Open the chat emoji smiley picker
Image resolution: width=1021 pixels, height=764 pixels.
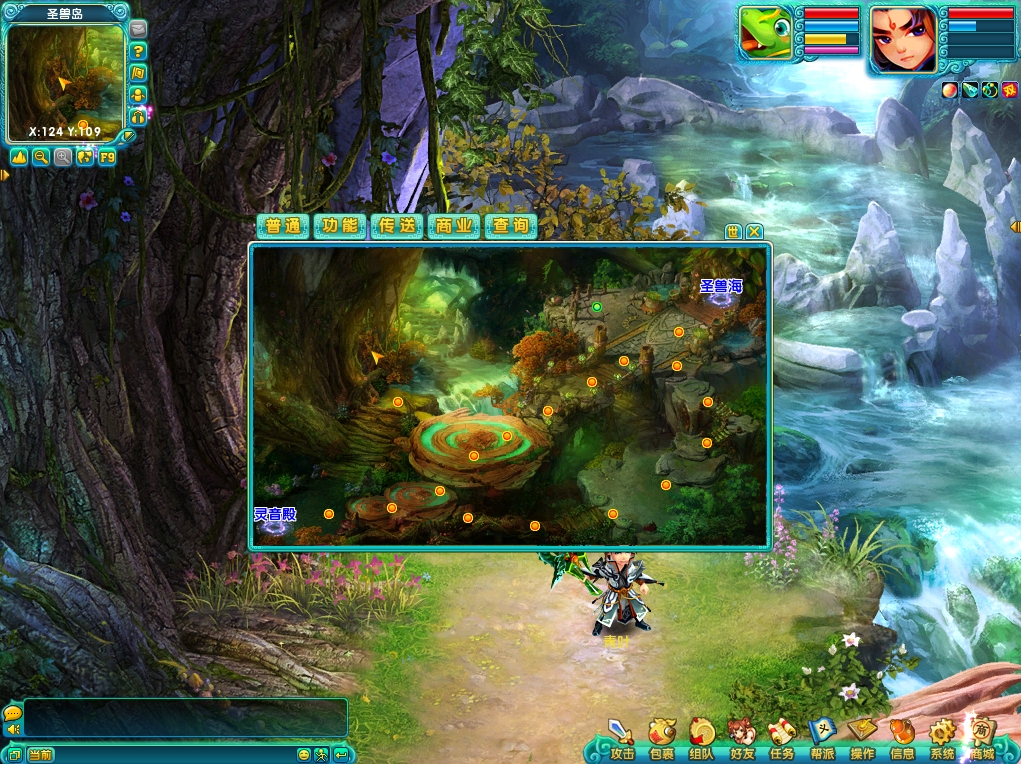click(304, 754)
